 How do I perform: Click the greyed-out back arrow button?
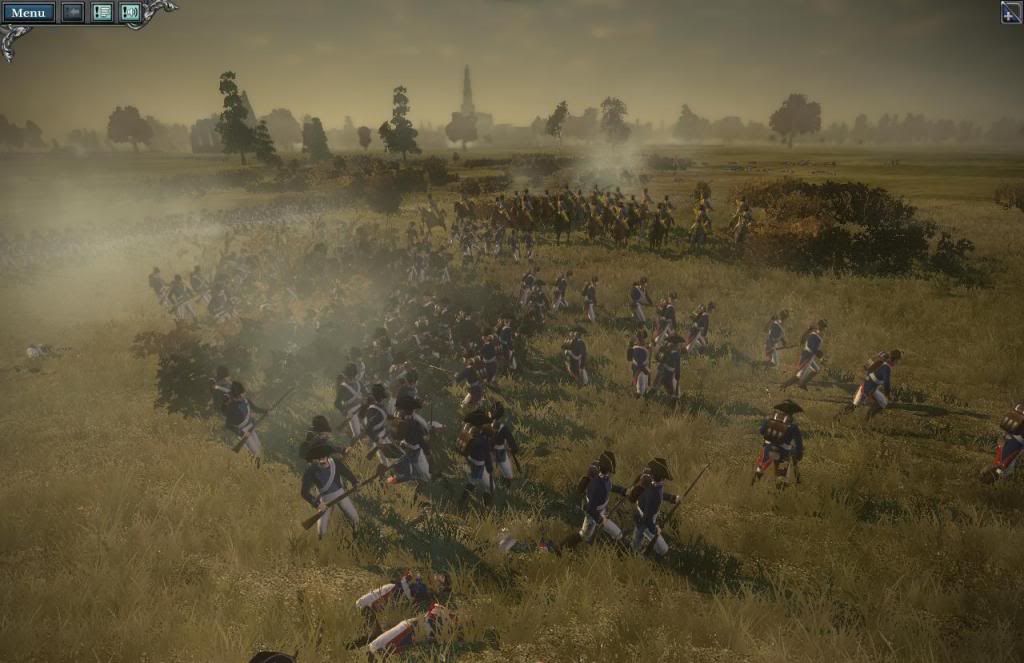tap(73, 12)
